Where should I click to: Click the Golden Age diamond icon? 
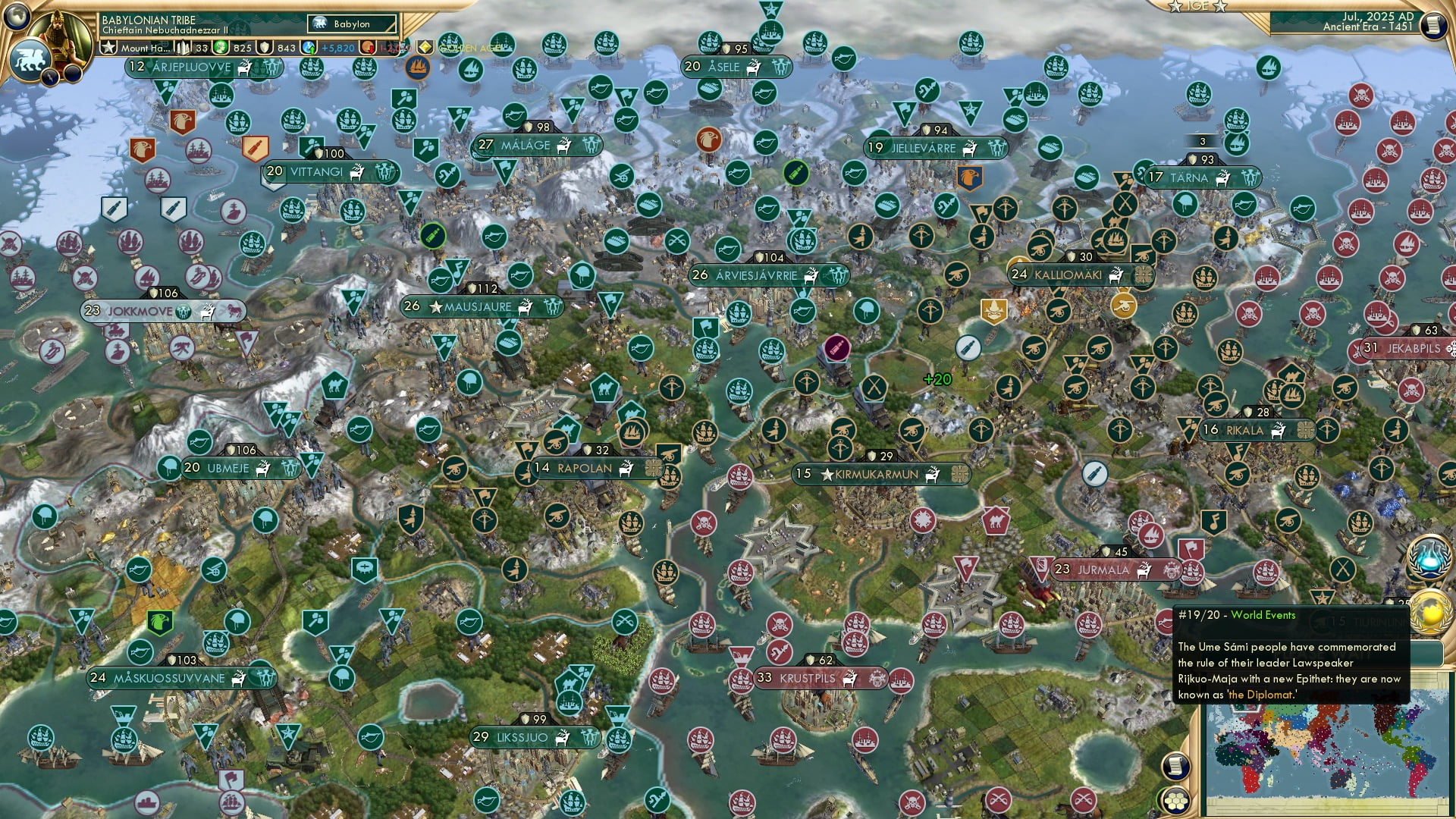pyautogui.click(x=425, y=48)
